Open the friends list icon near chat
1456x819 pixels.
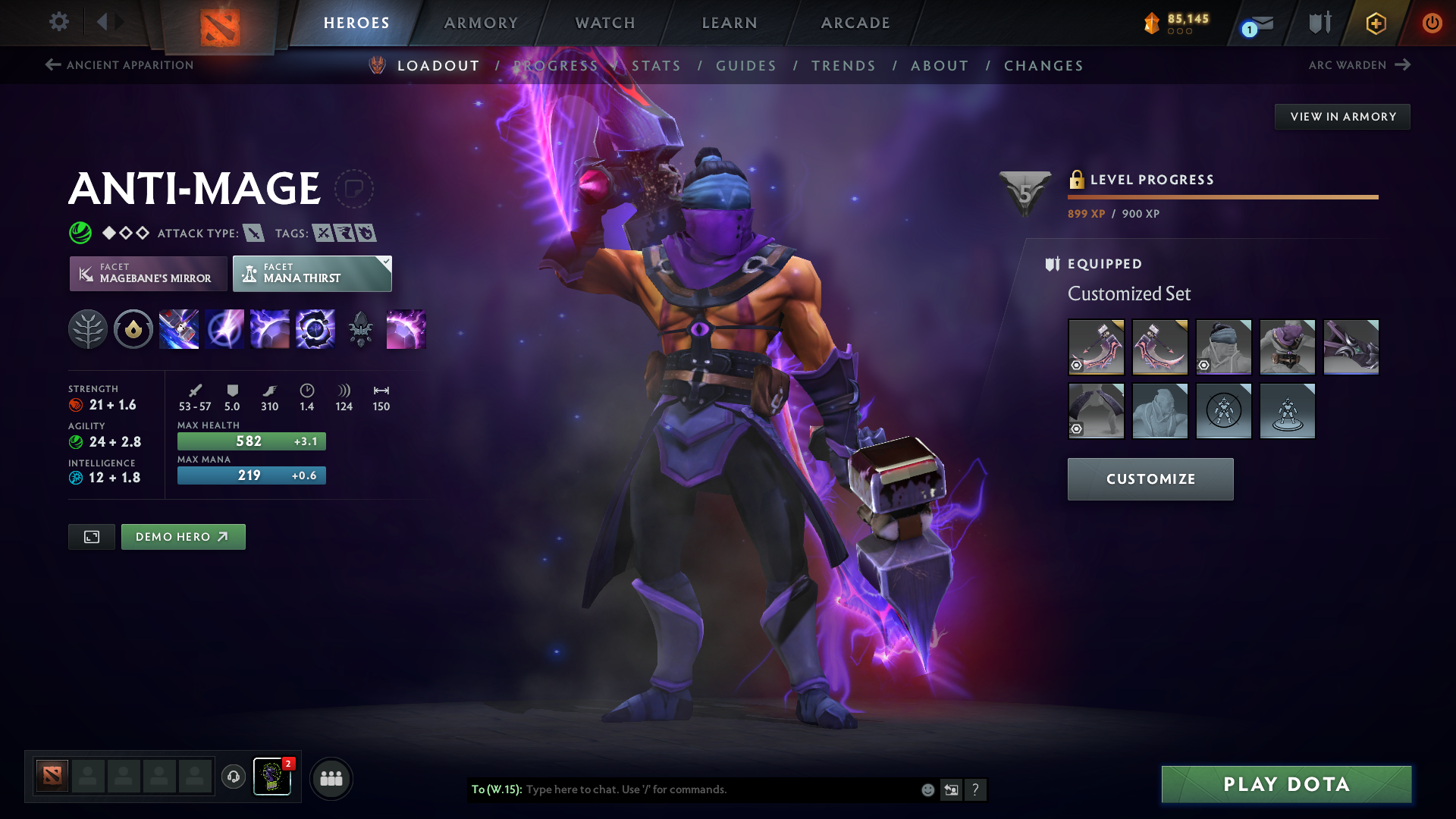click(x=331, y=777)
